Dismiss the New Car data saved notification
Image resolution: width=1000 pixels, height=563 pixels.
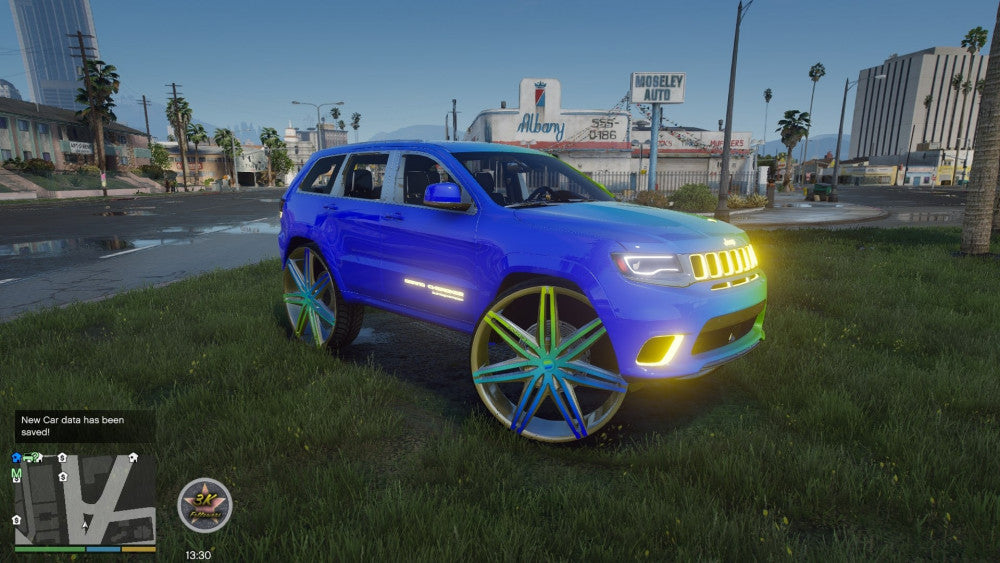click(85, 425)
